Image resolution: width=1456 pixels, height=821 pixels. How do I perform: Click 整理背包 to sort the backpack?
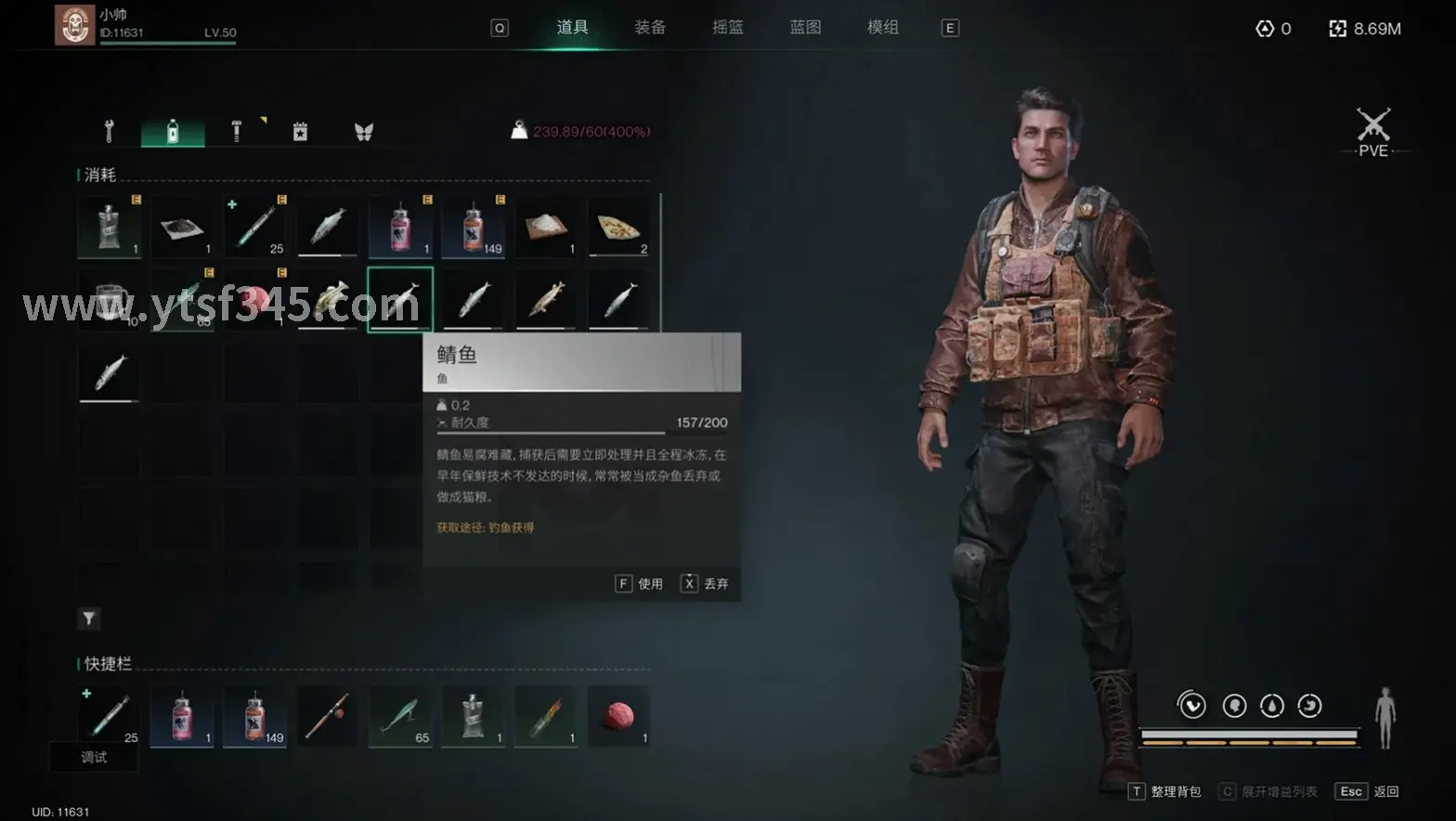(1175, 791)
